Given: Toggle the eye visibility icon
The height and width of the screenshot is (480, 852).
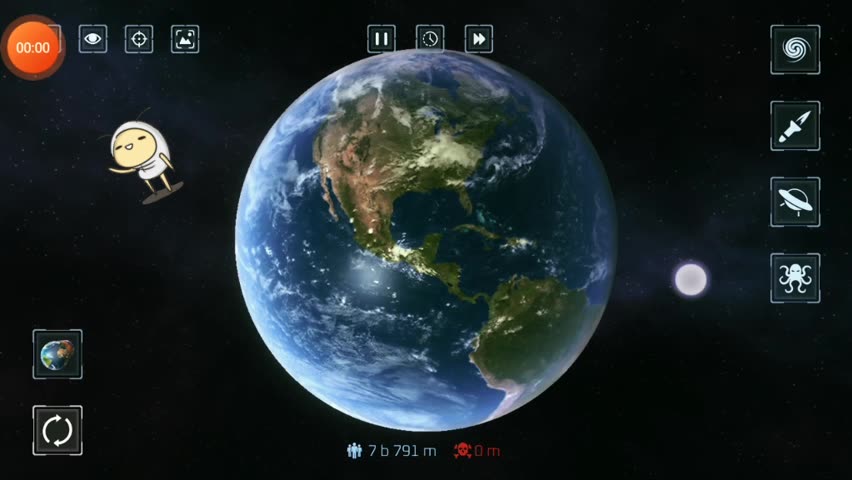Looking at the screenshot, I should click(93, 39).
